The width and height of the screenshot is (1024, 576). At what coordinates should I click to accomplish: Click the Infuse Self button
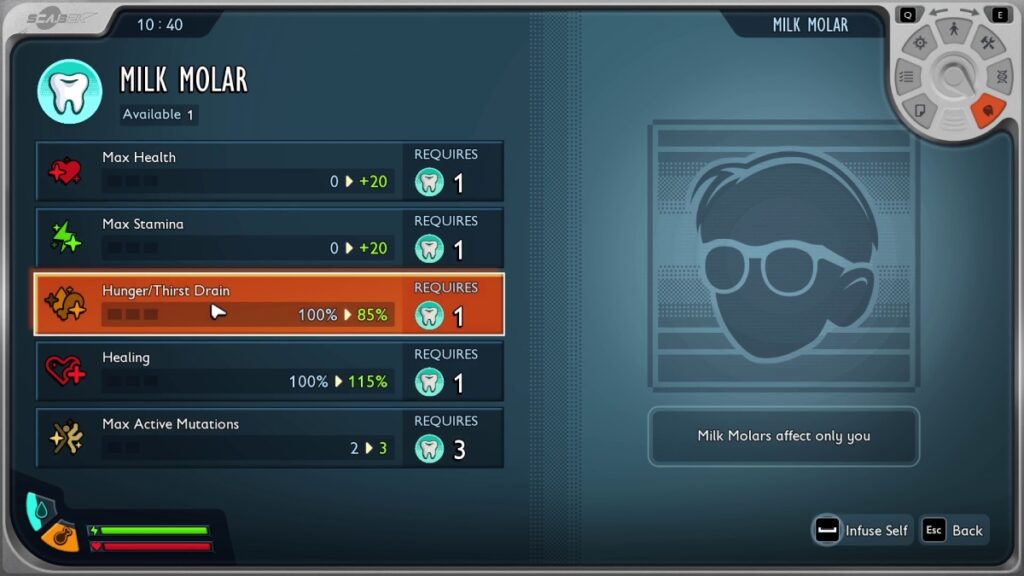(862, 531)
